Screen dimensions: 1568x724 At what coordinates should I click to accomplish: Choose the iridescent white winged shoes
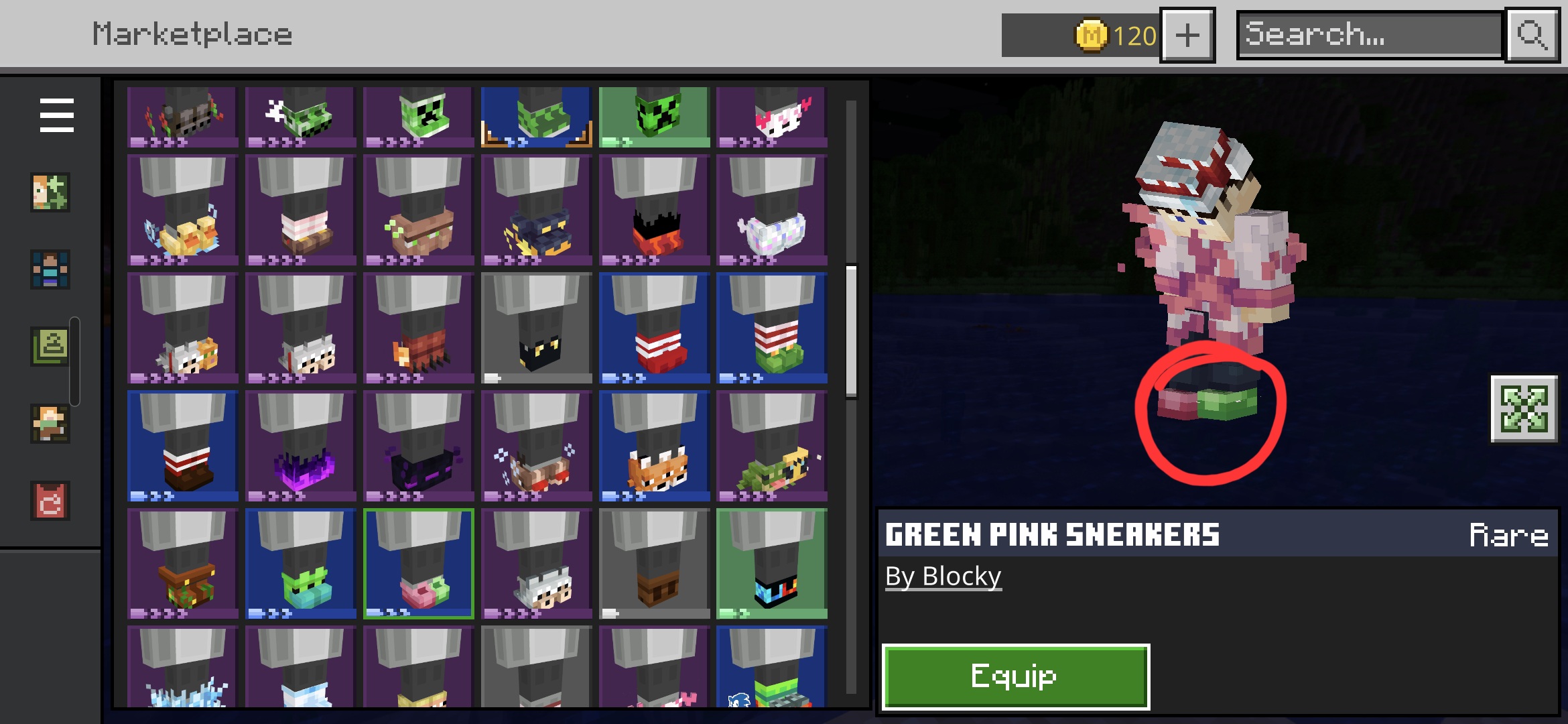pyautogui.click(x=772, y=210)
